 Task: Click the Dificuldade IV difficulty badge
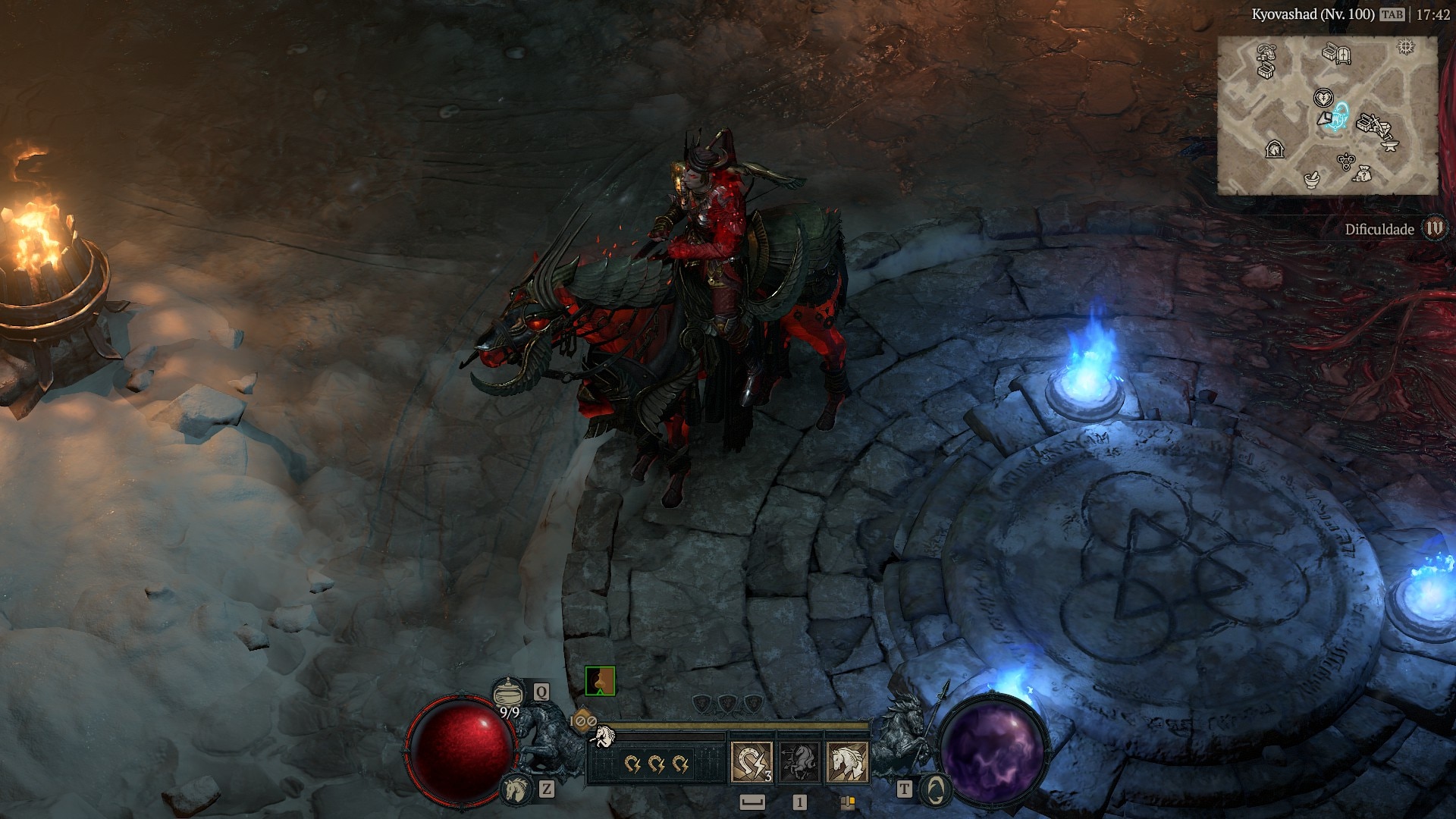[1436, 227]
